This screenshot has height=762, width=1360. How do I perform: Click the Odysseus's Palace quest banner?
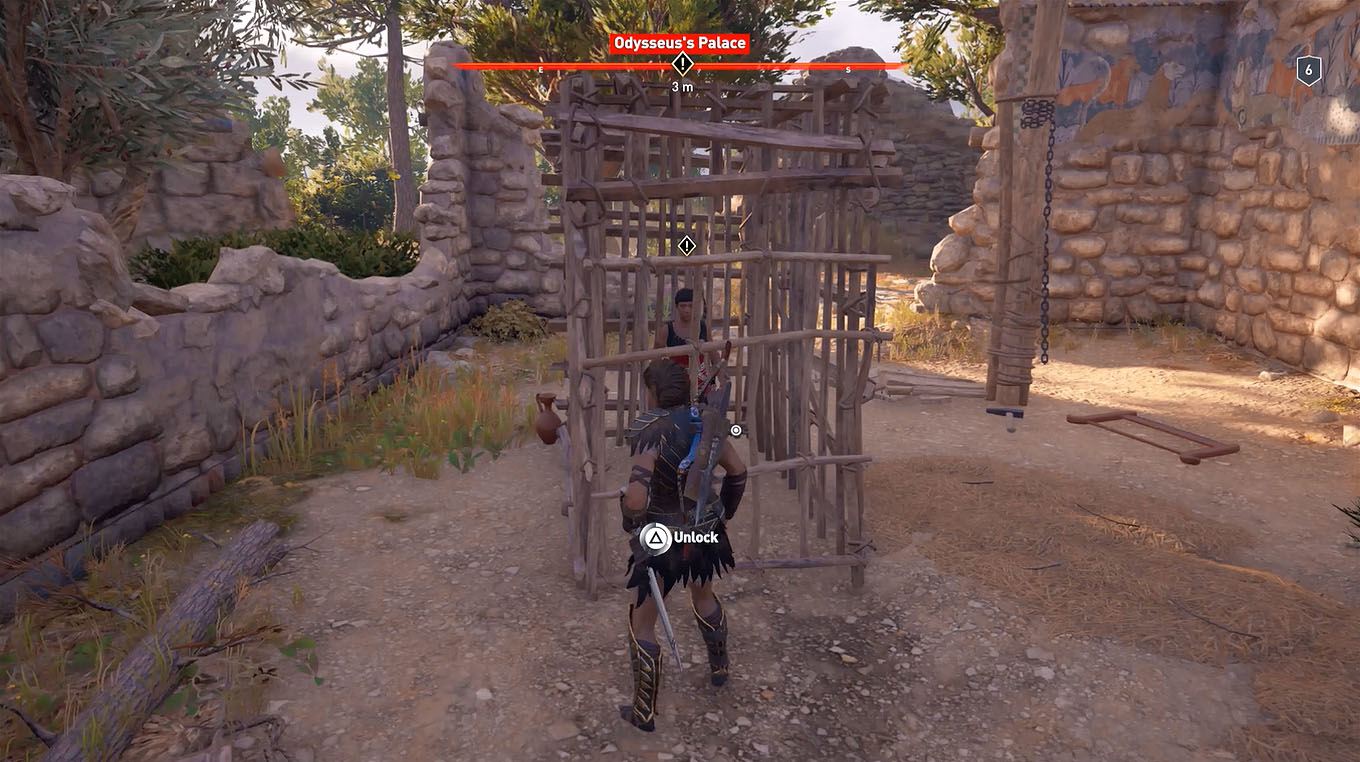pos(683,42)
